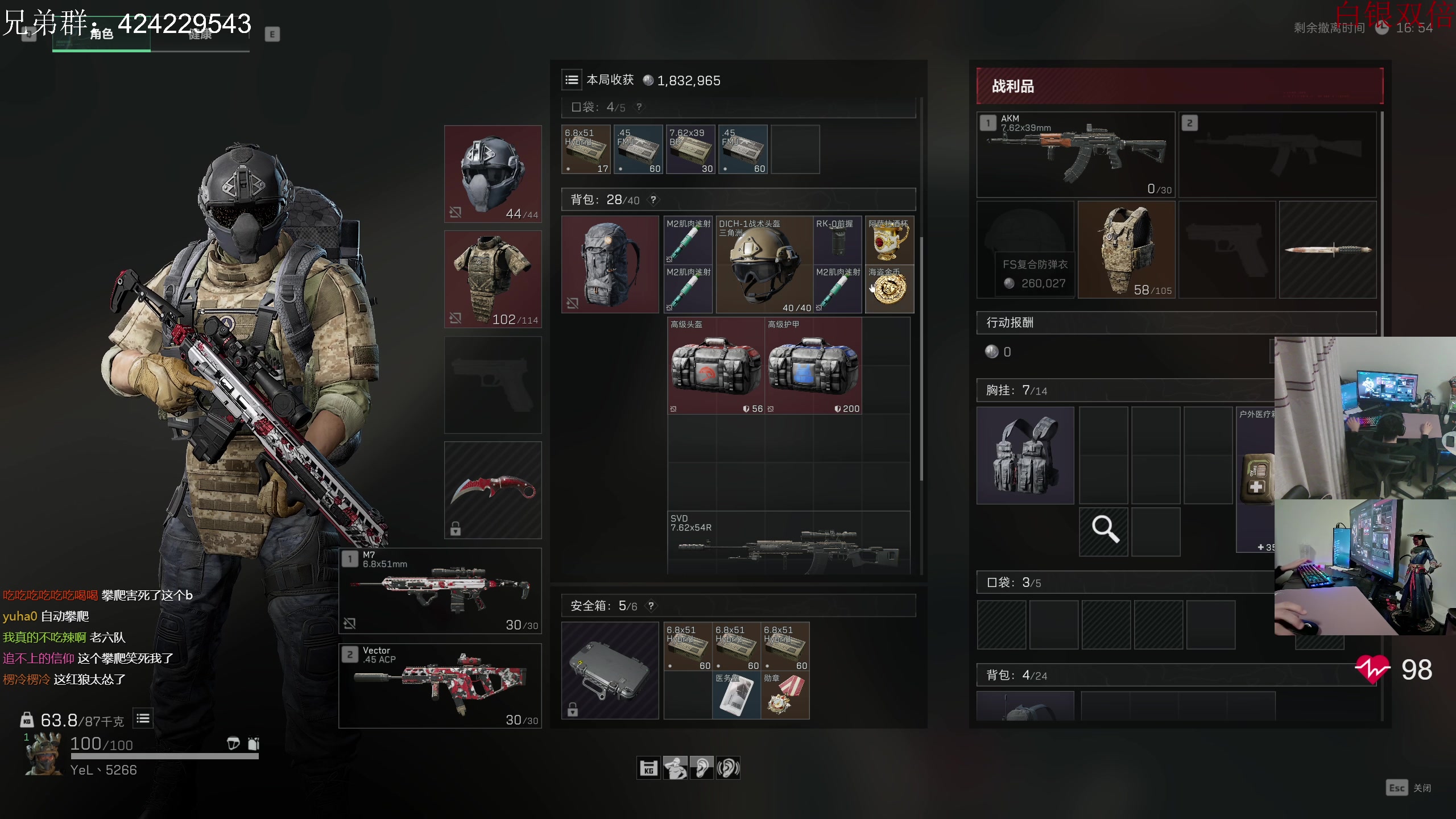Screen dimensions: 1456x819
Task: Select the pirate gold coin item
Action: [889, 289]
